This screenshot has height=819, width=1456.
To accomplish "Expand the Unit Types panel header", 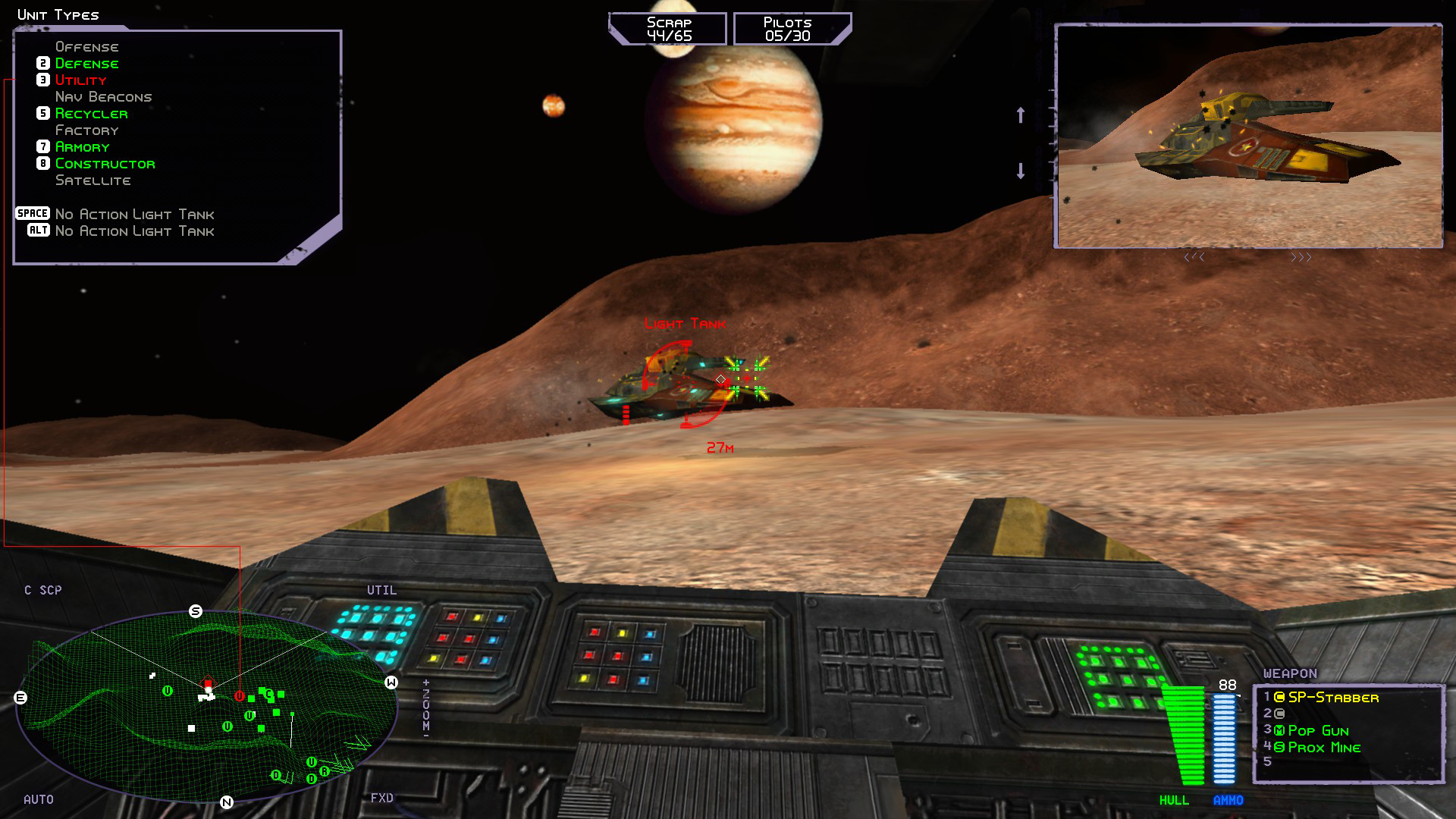I will [x=58, y=14].
